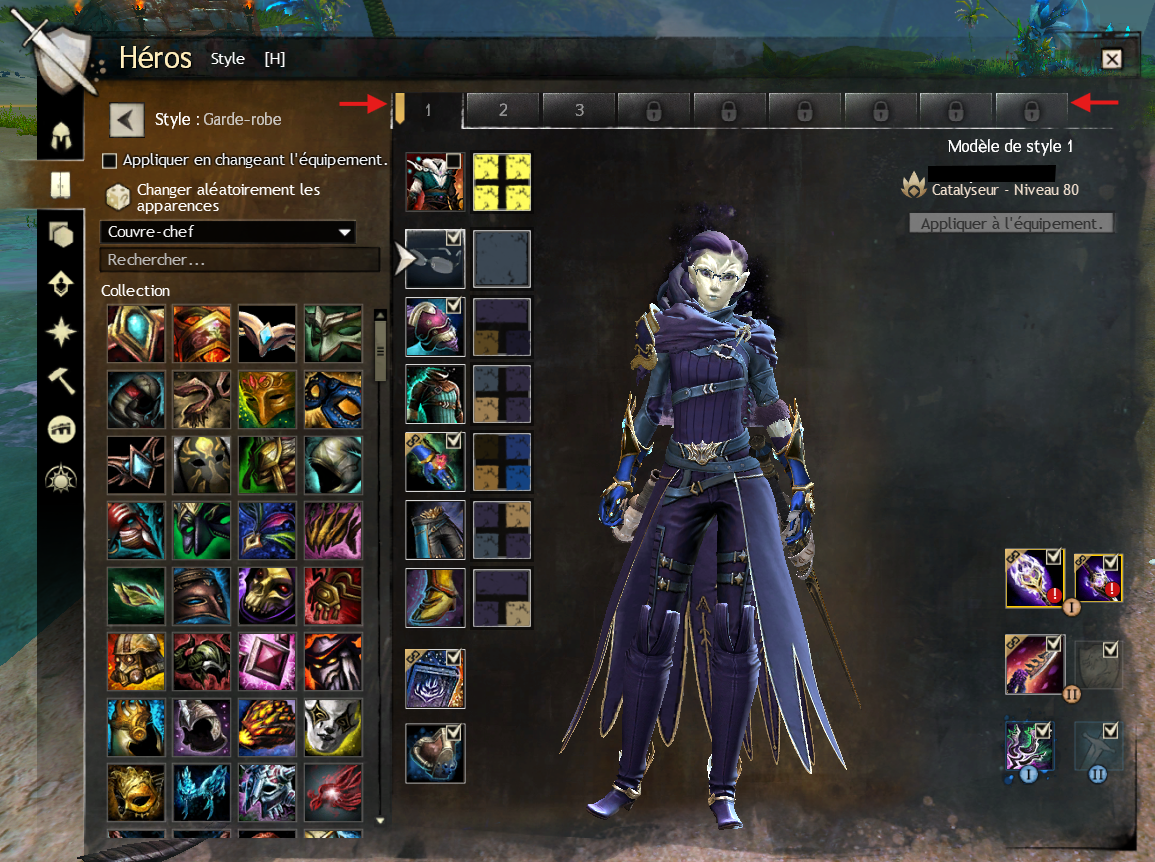
Task: Switch to style template tab 3
Action: pyautogui.click(x=579, y=110)
